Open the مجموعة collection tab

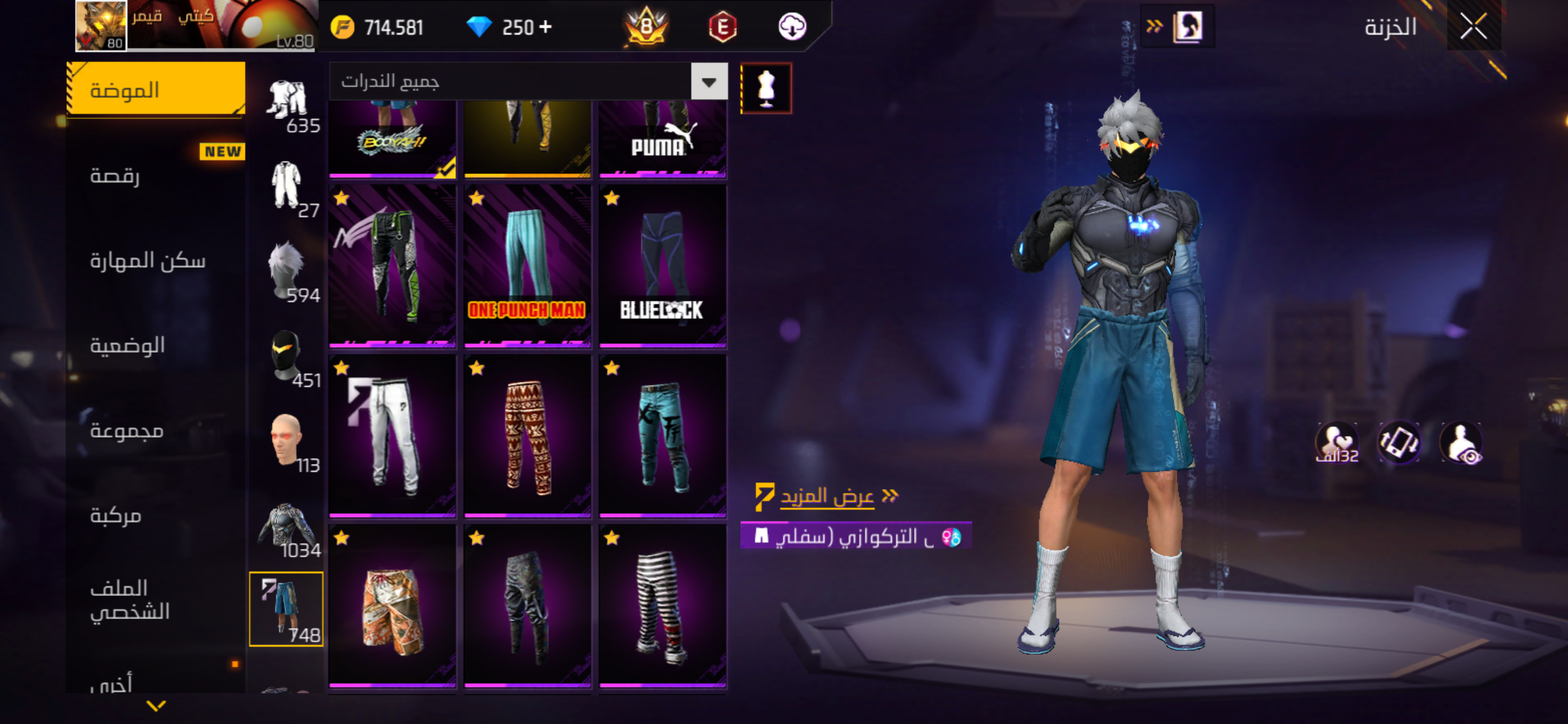[x=127, y=430]
